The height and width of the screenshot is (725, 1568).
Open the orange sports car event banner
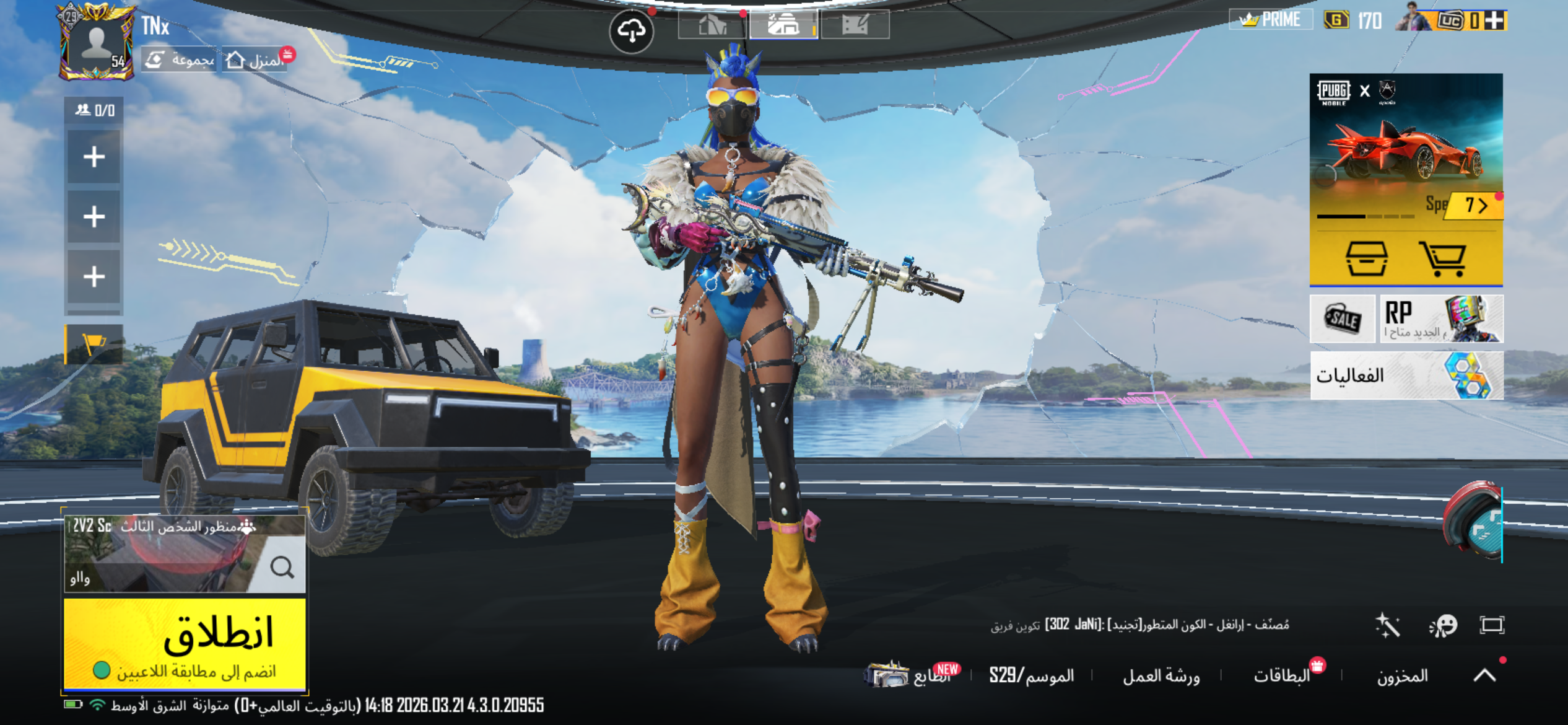(1406, 149)
